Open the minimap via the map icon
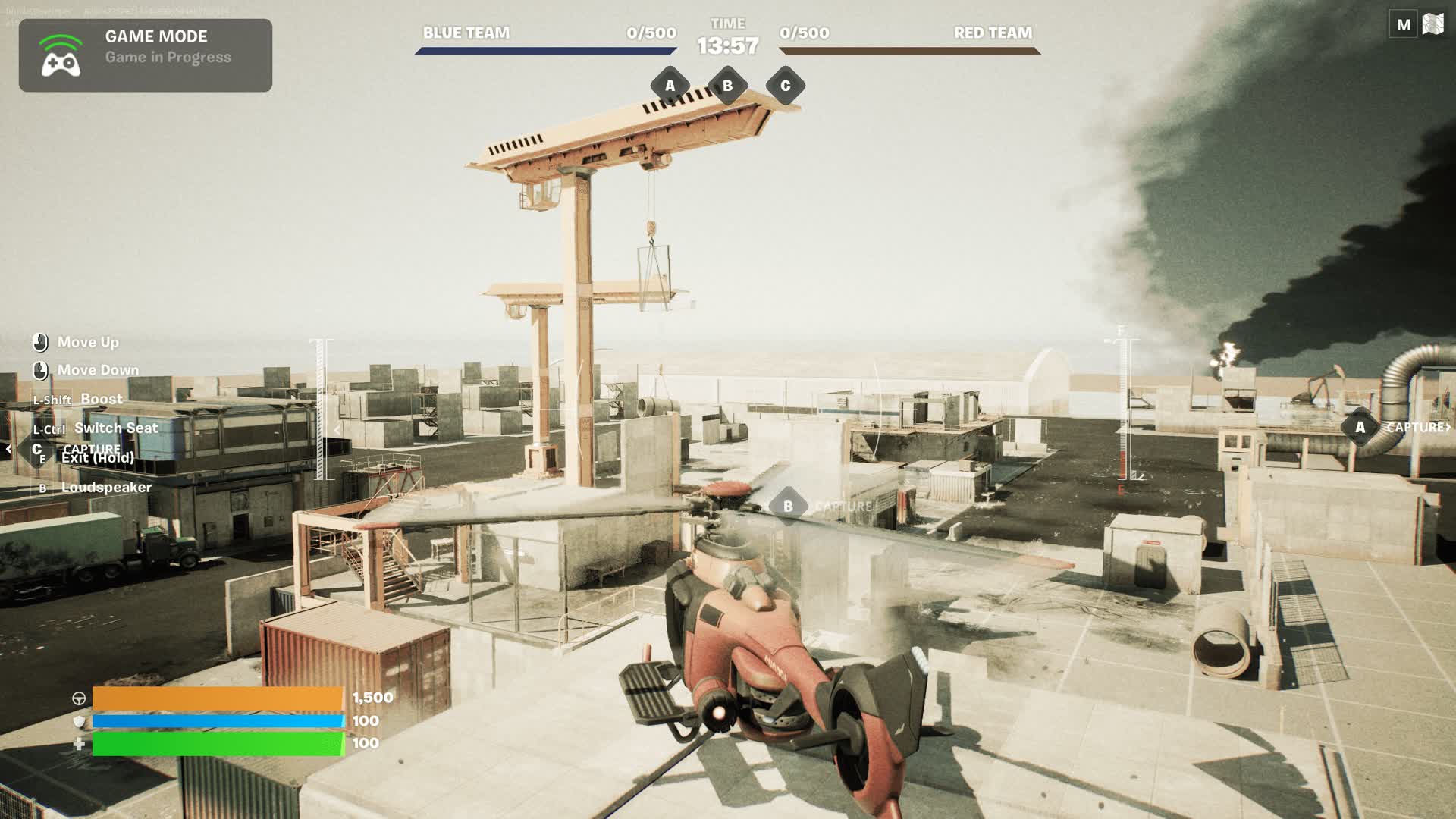The height and width of the screenshot is (819, 1456). coord(1432,24)
